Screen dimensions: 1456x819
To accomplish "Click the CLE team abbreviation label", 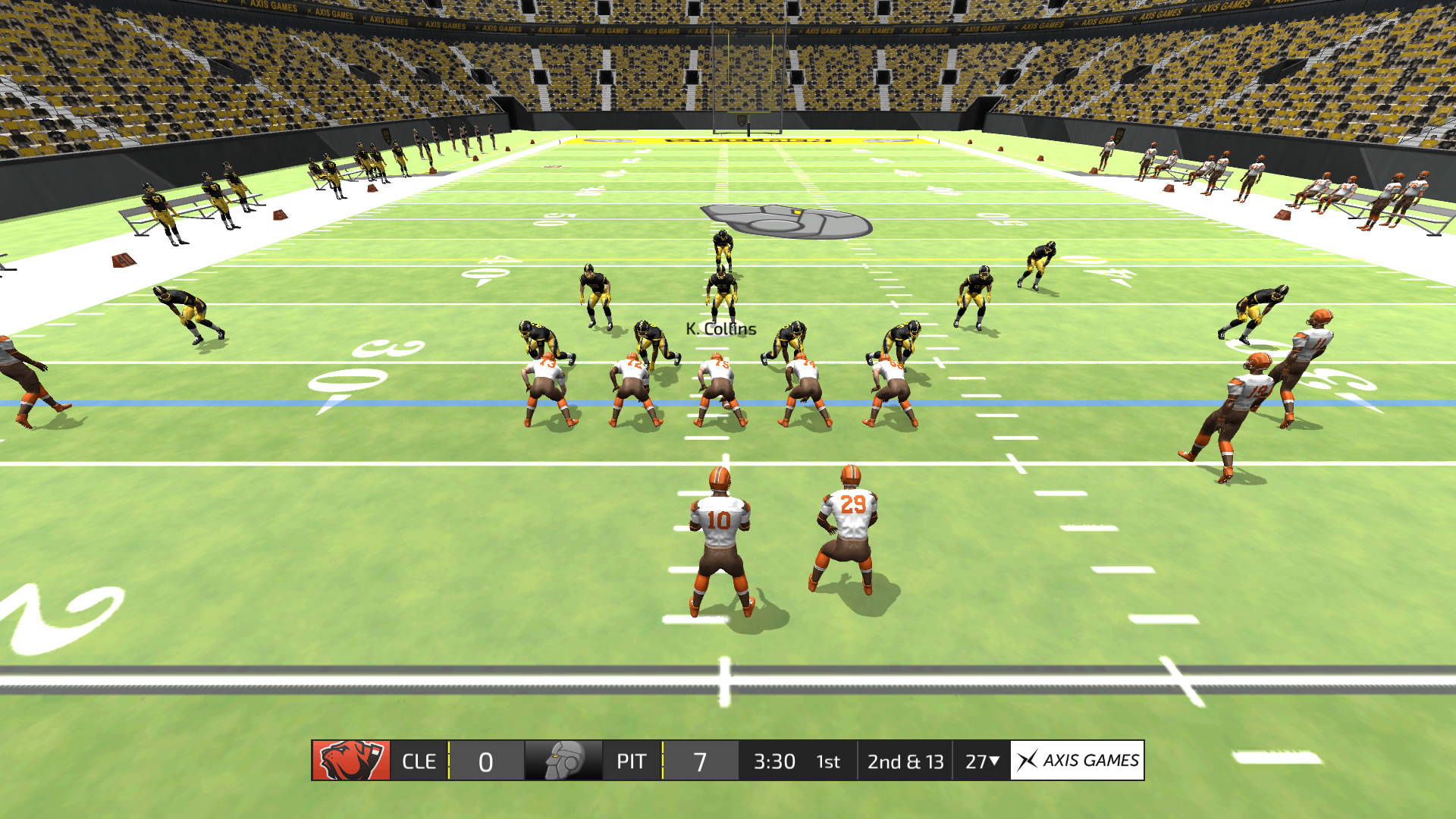I will pos(421,761).
